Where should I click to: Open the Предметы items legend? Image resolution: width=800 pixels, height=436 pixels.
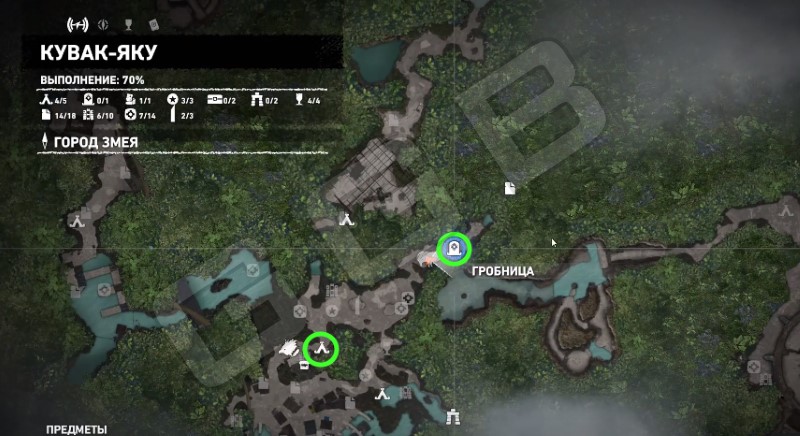click(76, 429)
